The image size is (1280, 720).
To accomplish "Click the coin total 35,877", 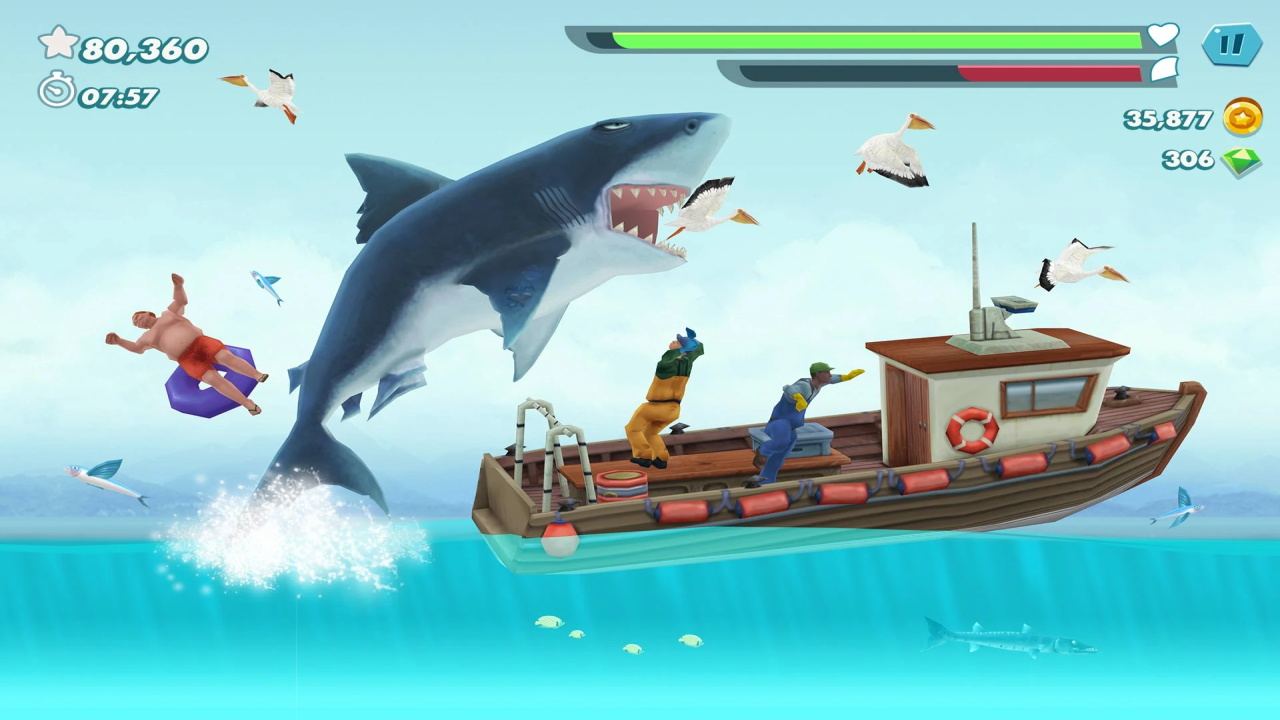I will (x=1167, y=118).
